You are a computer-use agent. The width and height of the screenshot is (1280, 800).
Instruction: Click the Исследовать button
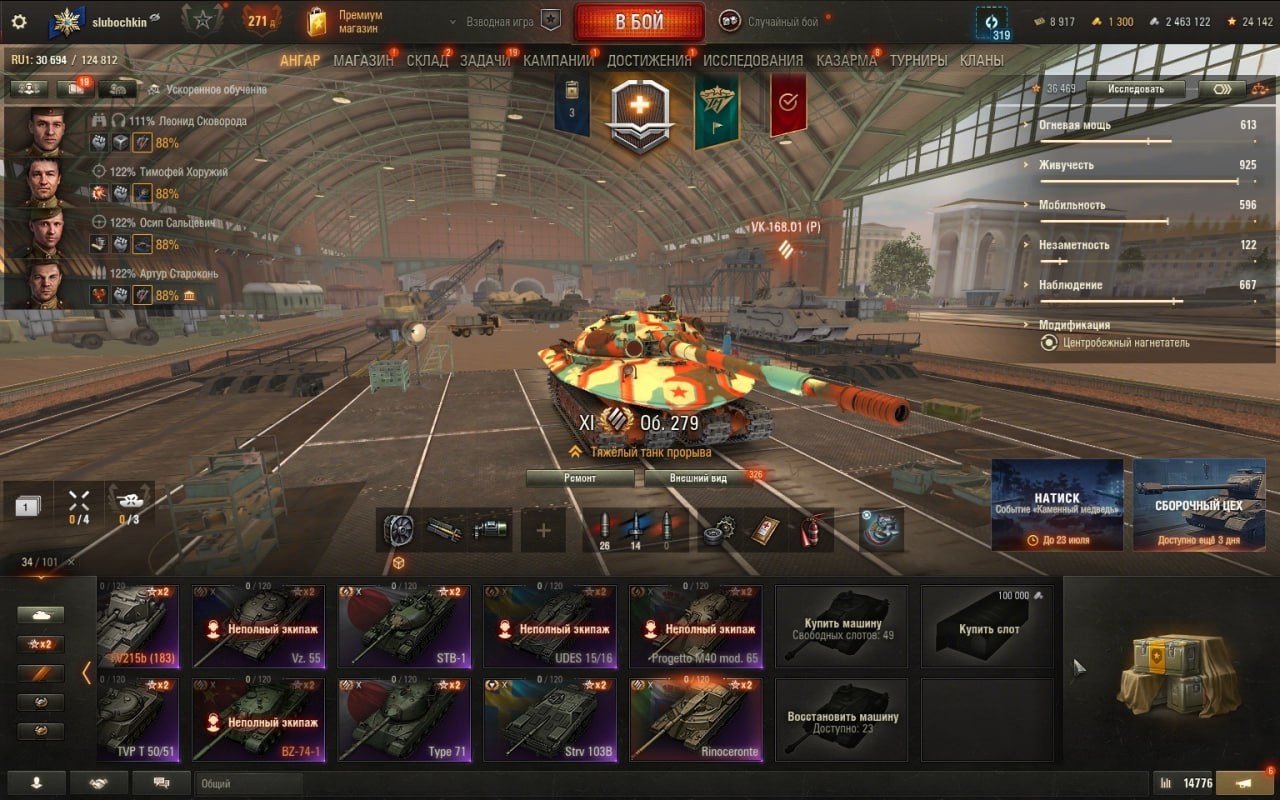tap(1137, 88)
